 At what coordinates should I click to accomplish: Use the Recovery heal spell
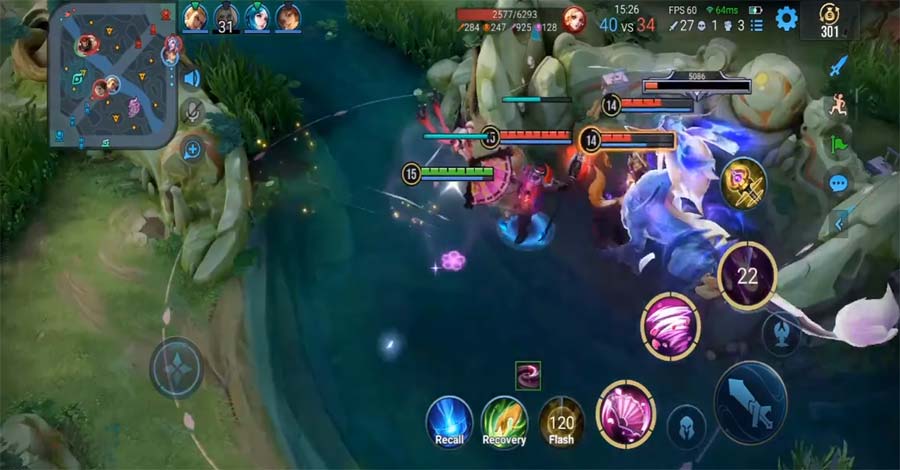click(504, 421)
